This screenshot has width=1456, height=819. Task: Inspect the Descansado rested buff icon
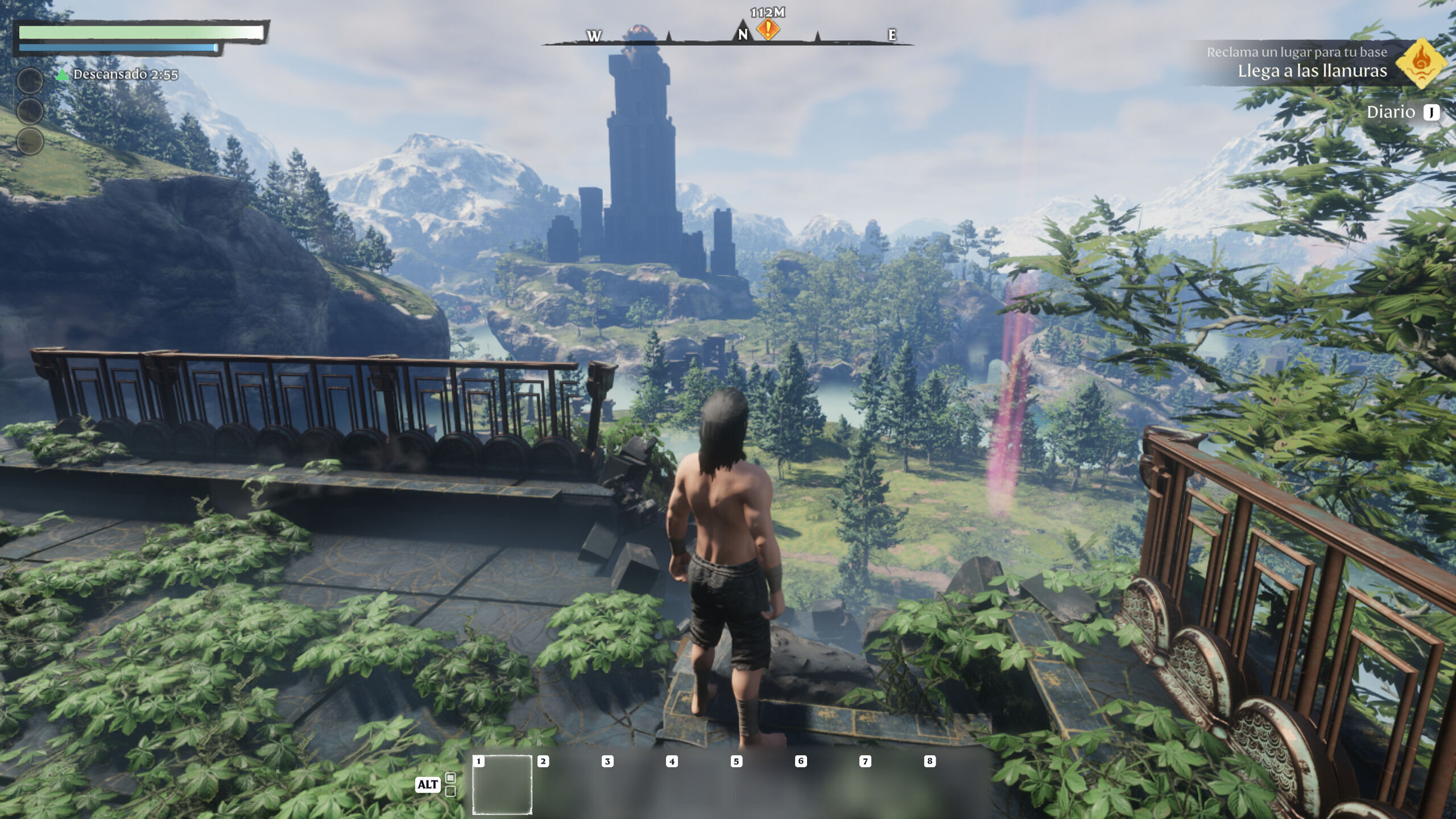coord(63,75)
